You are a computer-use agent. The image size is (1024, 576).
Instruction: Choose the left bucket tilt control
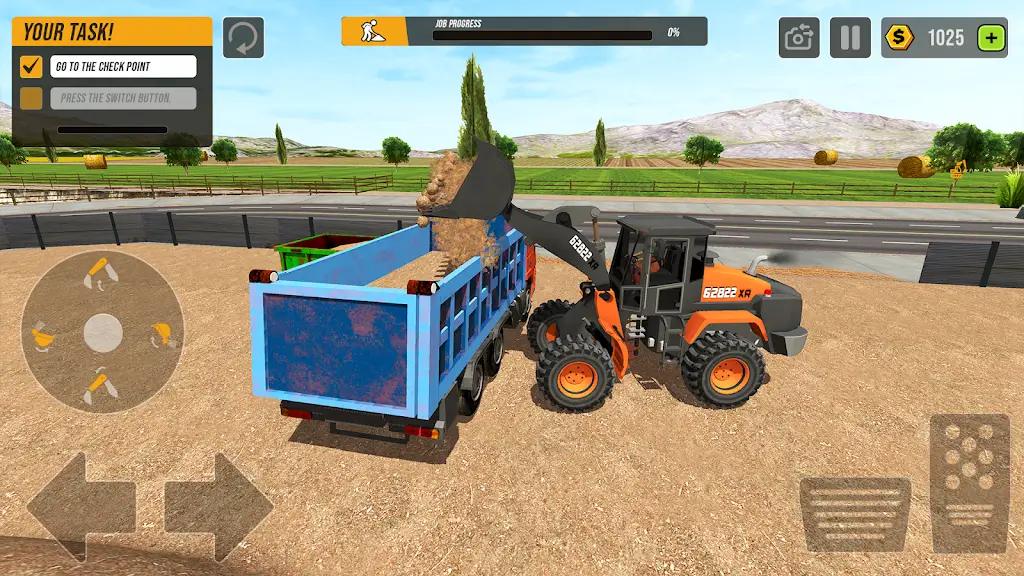44,335
